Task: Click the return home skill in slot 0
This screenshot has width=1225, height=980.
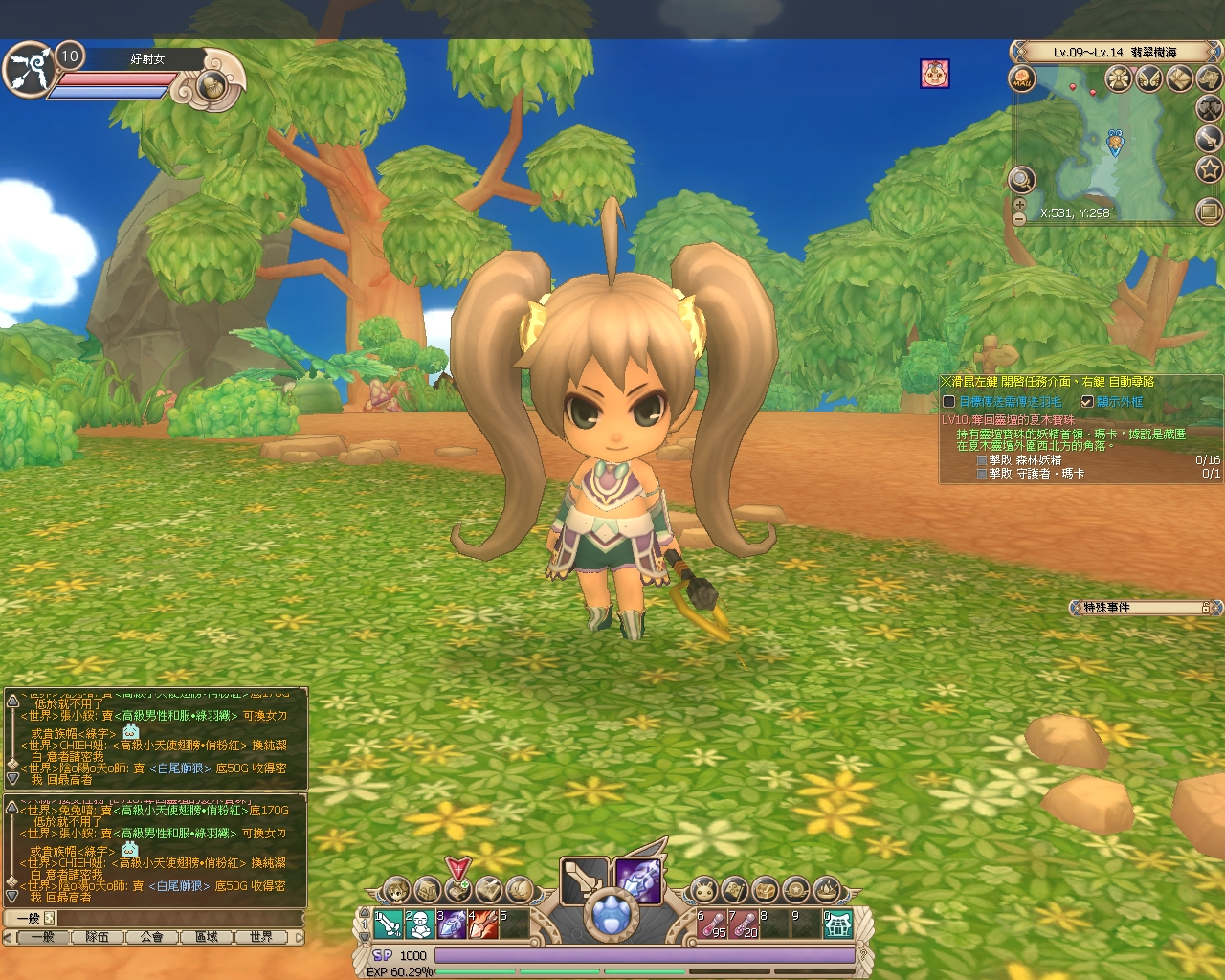Action: (x=837, y=924)
